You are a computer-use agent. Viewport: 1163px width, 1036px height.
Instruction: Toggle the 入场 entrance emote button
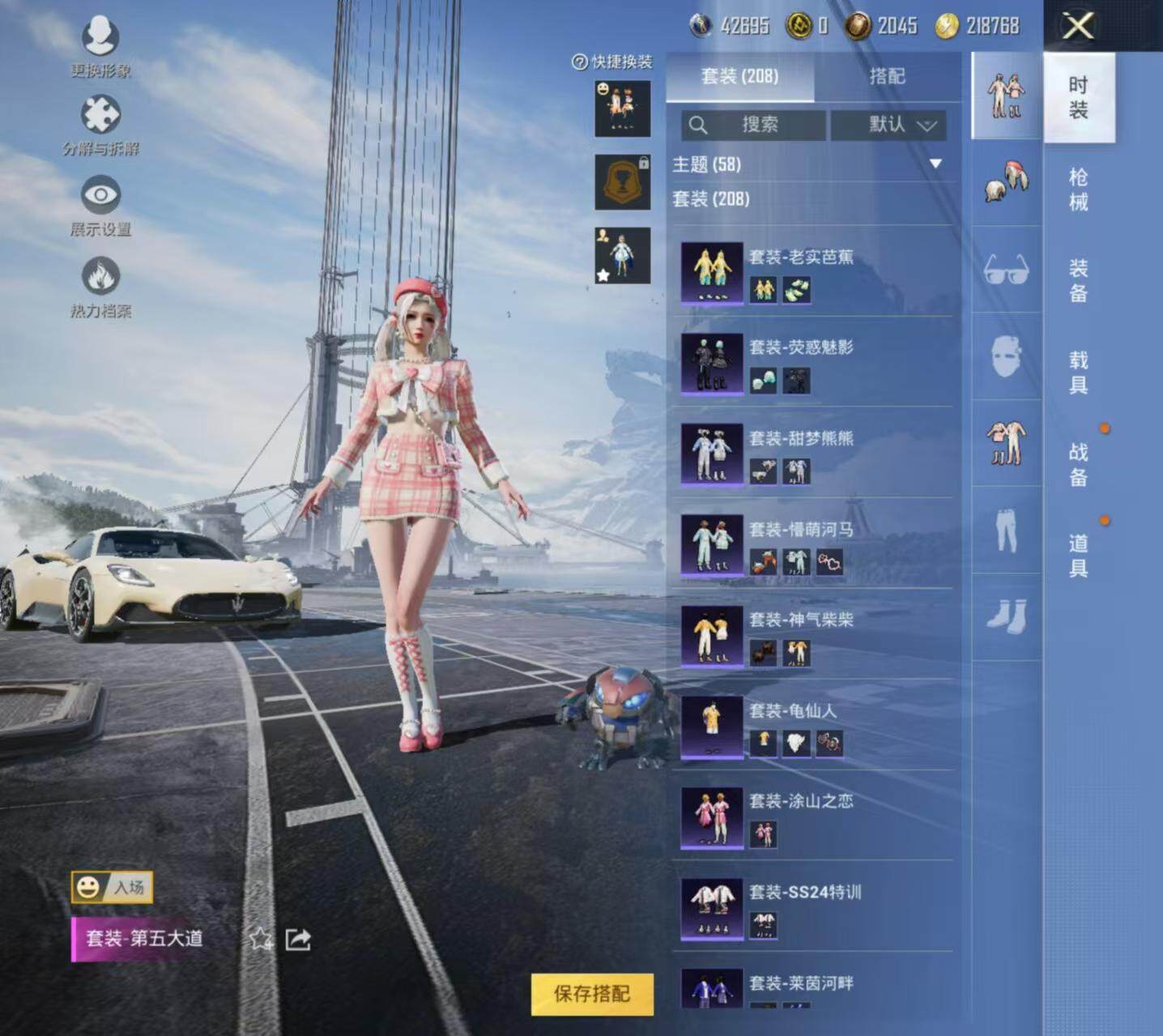112,888
